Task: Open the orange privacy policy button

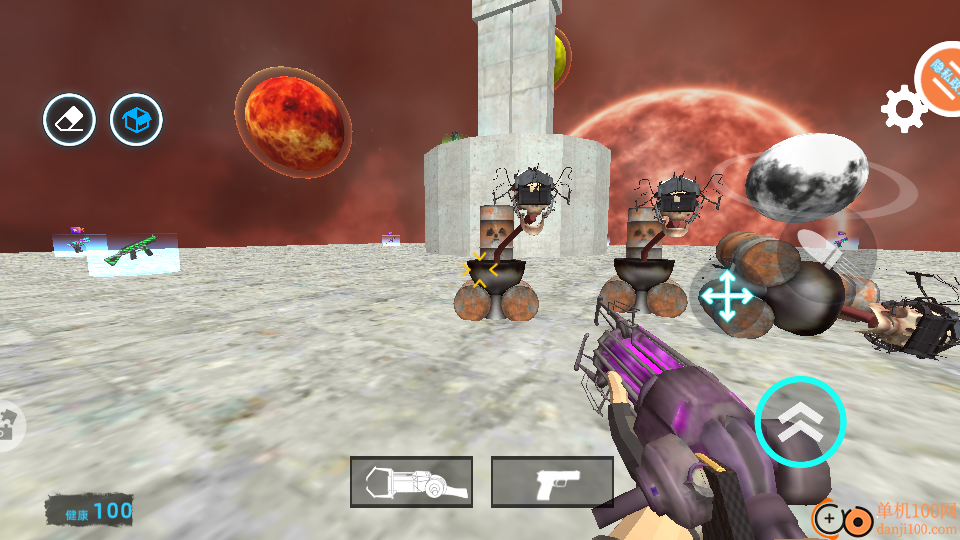Action: point(942,78)
